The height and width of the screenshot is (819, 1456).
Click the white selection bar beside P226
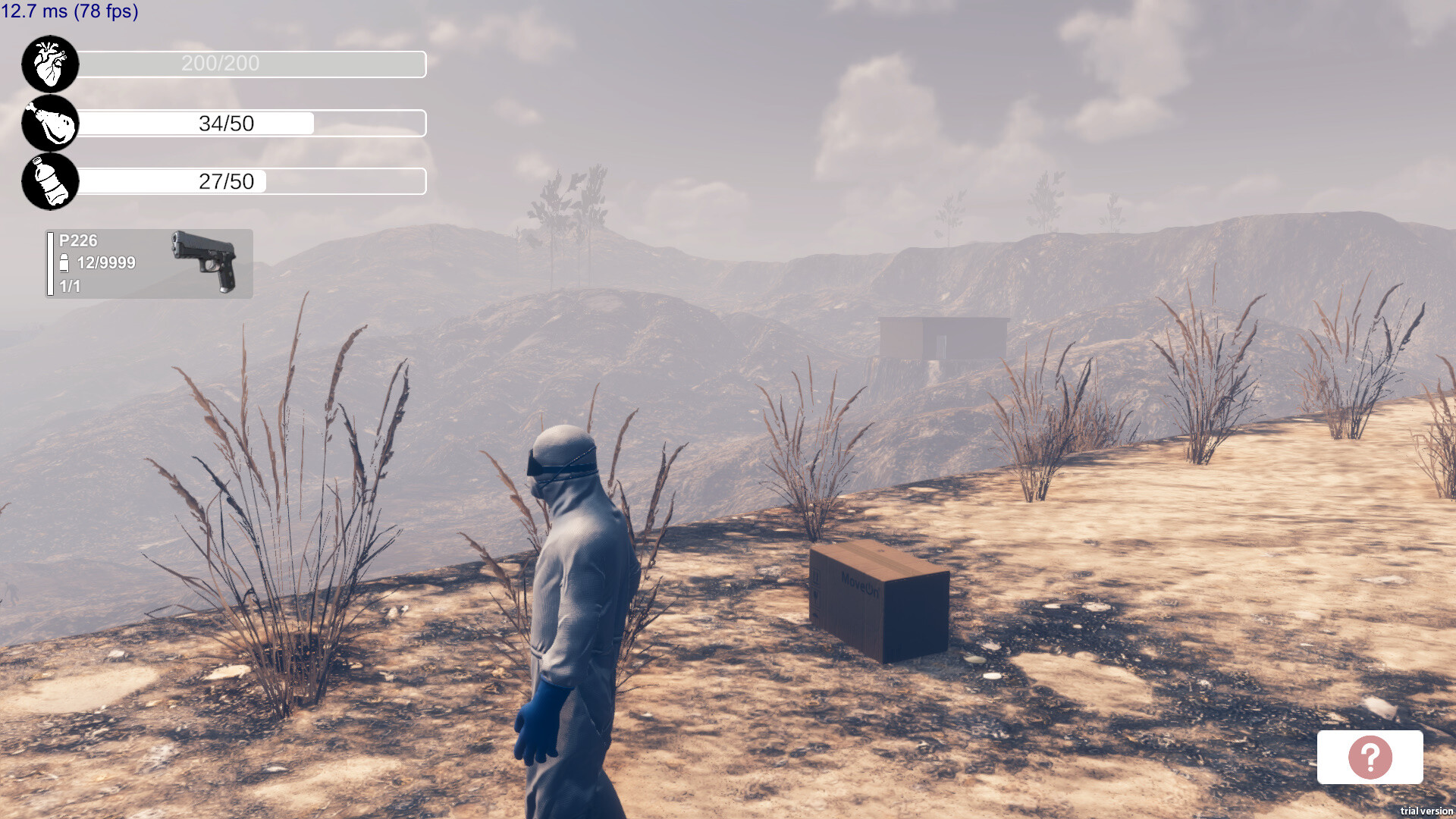(50, 263)
